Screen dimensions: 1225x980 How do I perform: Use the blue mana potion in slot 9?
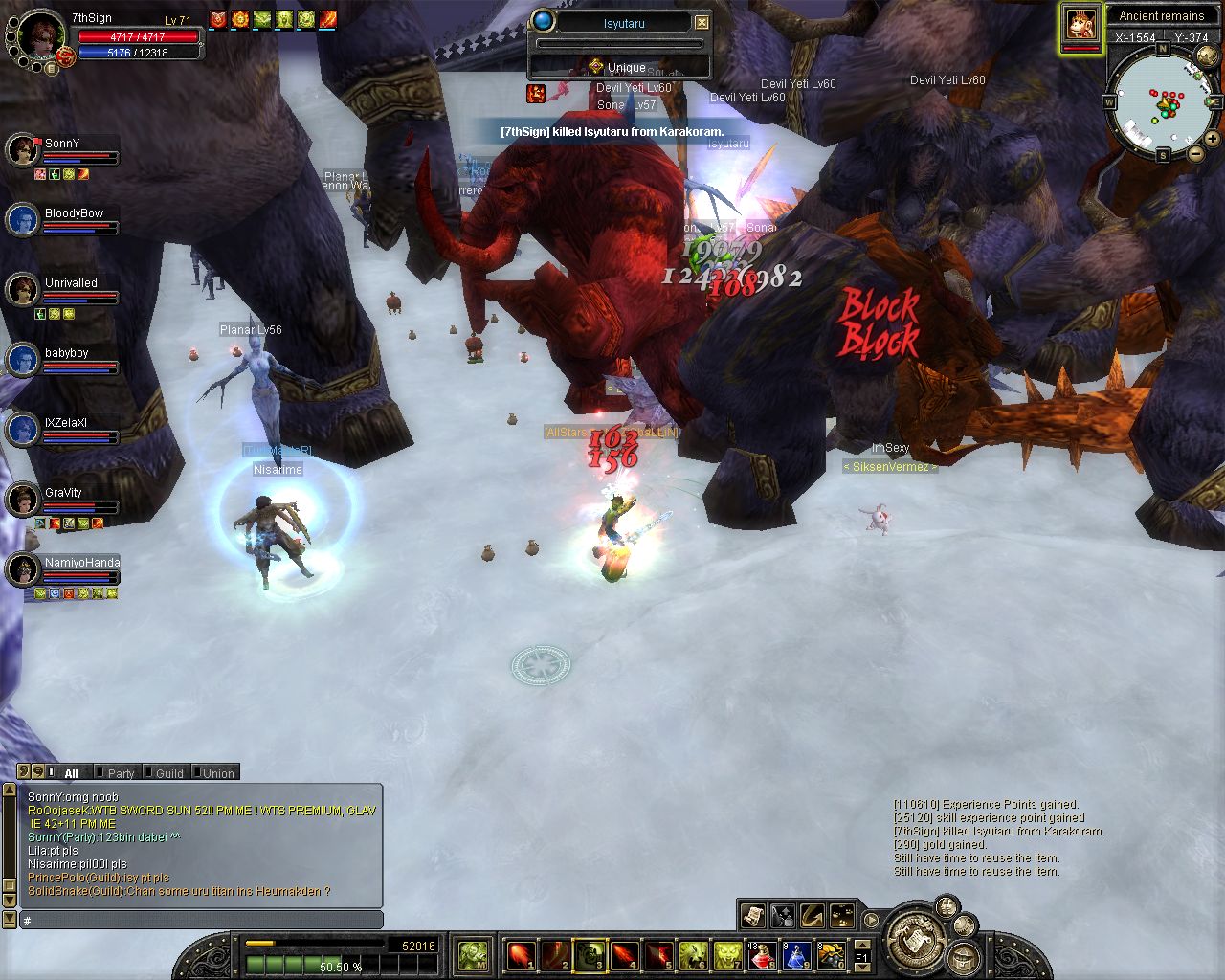pos(796,955)
